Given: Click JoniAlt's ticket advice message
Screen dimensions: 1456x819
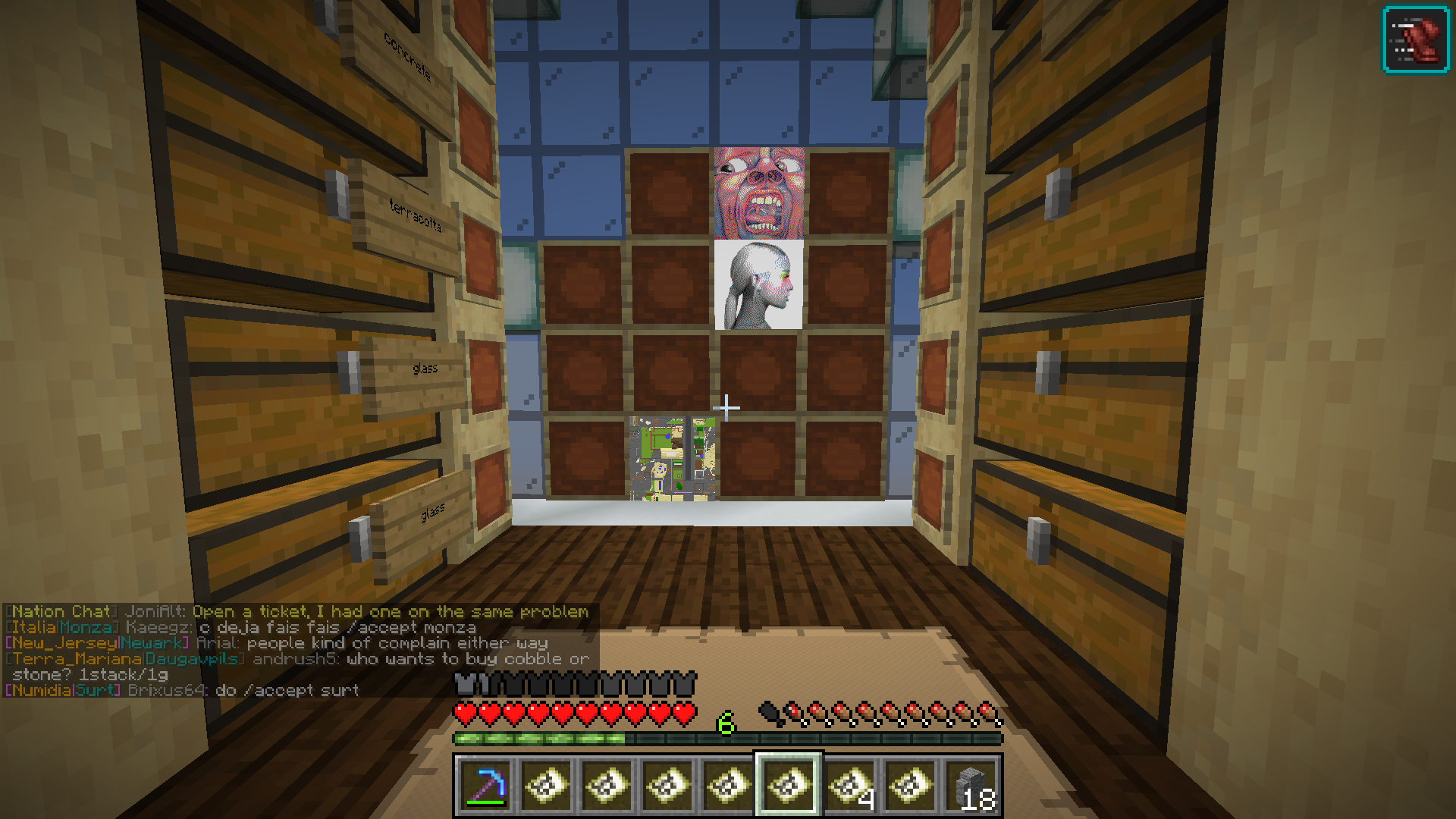Looking at the screenshot, I should coord(387,612).
